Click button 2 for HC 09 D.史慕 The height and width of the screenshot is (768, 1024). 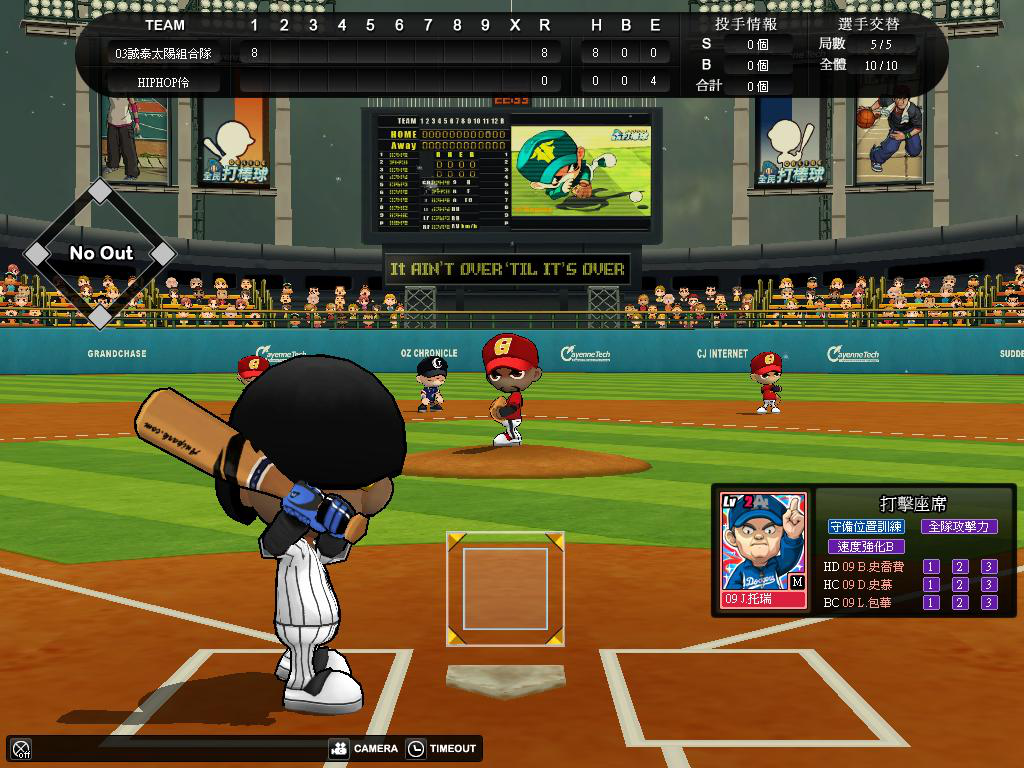[x=960, y=585]
